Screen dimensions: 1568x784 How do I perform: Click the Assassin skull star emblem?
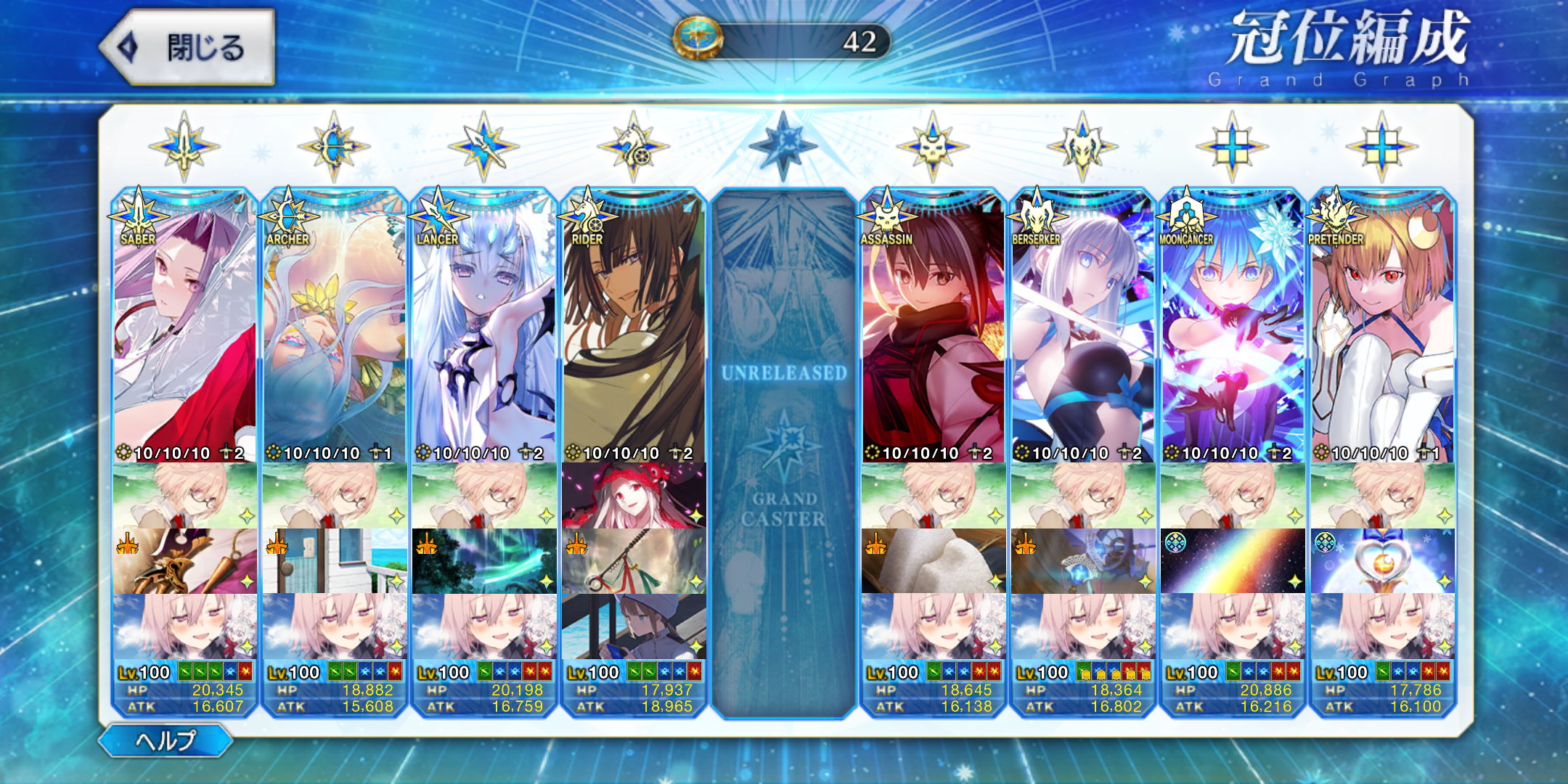pos(933,147)
